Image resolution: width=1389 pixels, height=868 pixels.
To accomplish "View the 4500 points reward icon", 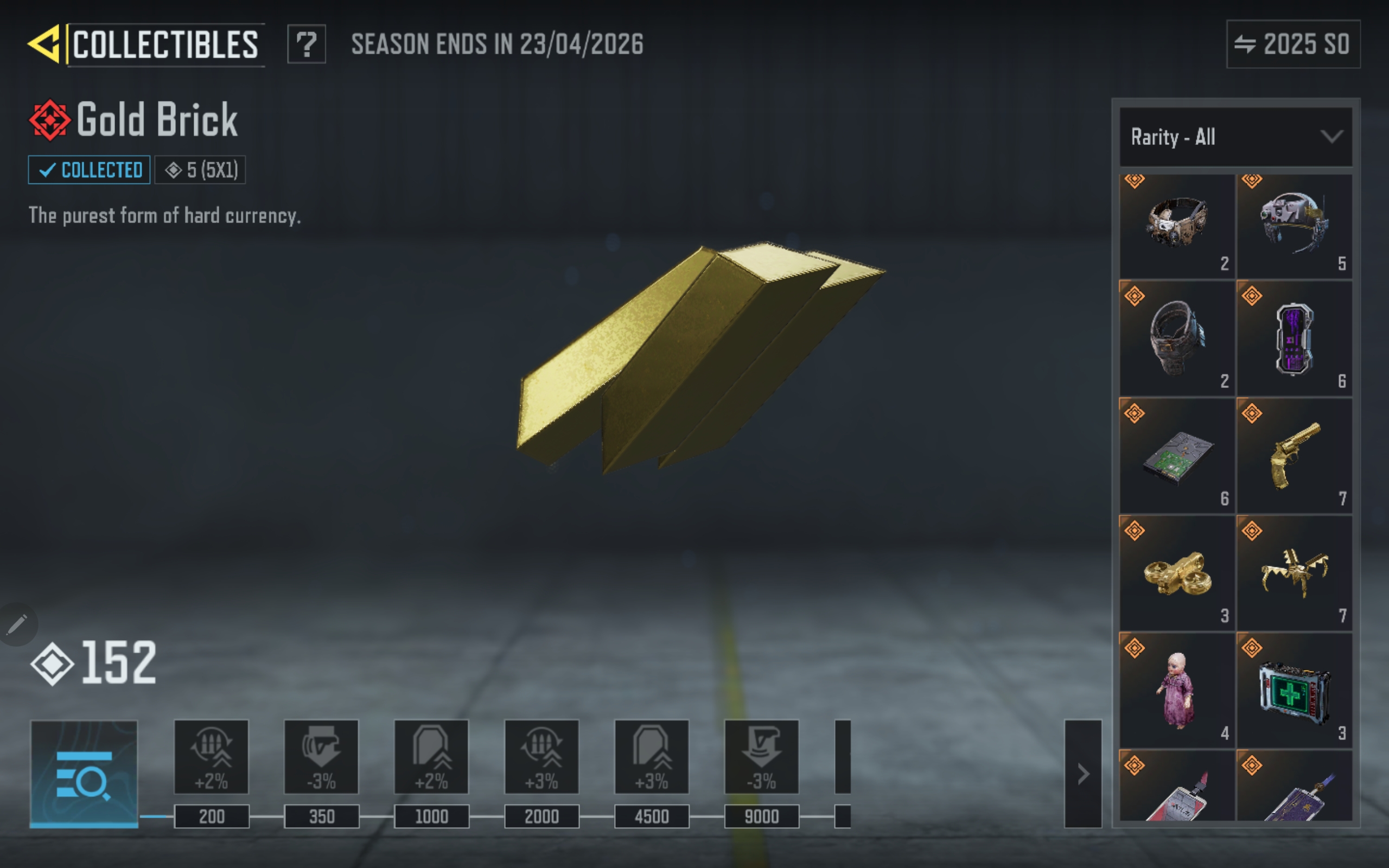I will [x=652, y=757].
